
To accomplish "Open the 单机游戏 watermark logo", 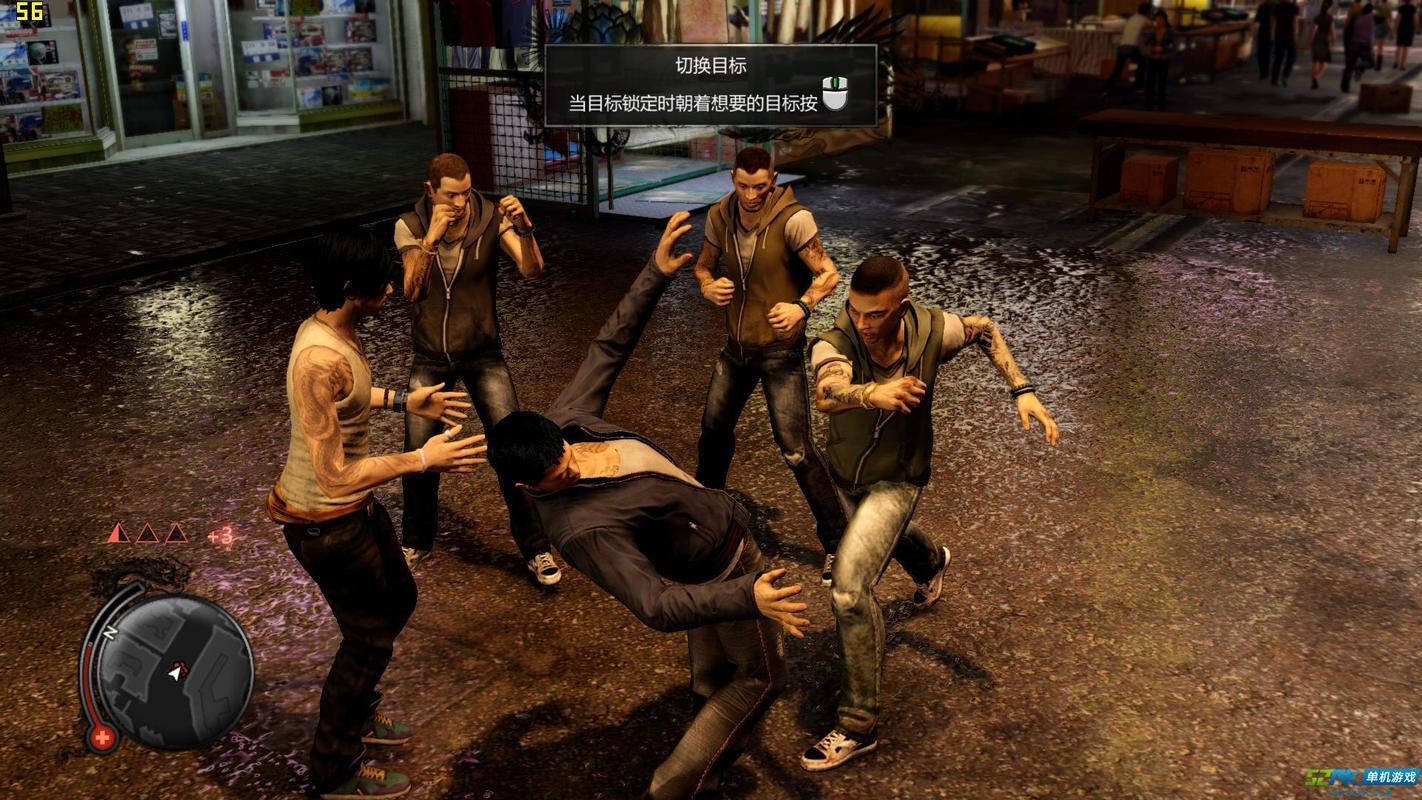I will [1360, 778].
